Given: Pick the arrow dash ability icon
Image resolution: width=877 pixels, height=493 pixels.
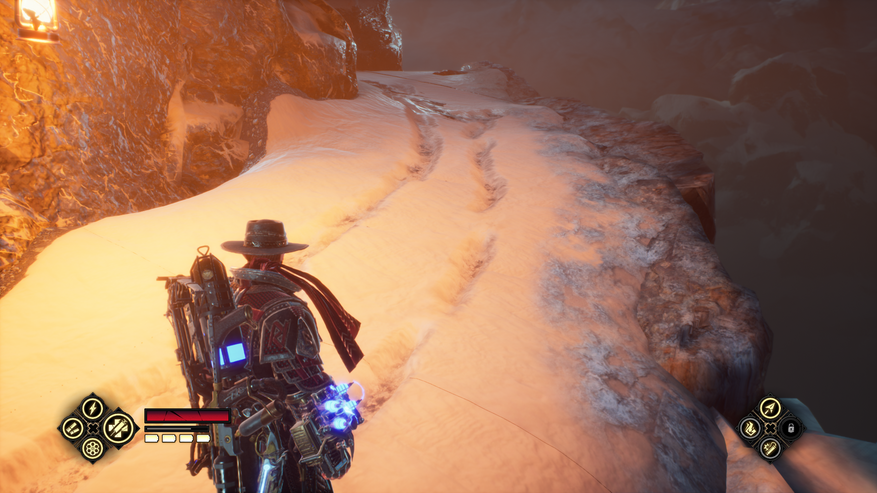Looking at the screenshot, I should (769, 407).
